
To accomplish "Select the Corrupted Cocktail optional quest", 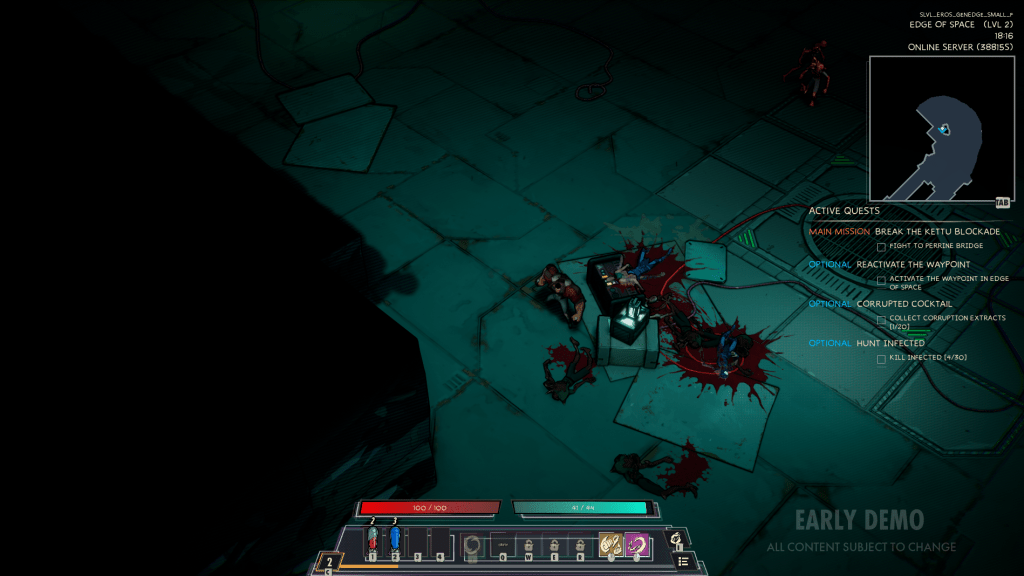I will [904, 304].
